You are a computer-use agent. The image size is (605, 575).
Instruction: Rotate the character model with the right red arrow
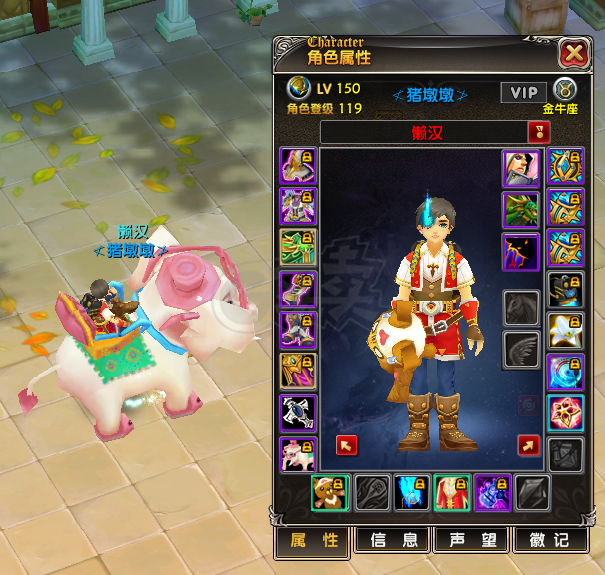528,445
